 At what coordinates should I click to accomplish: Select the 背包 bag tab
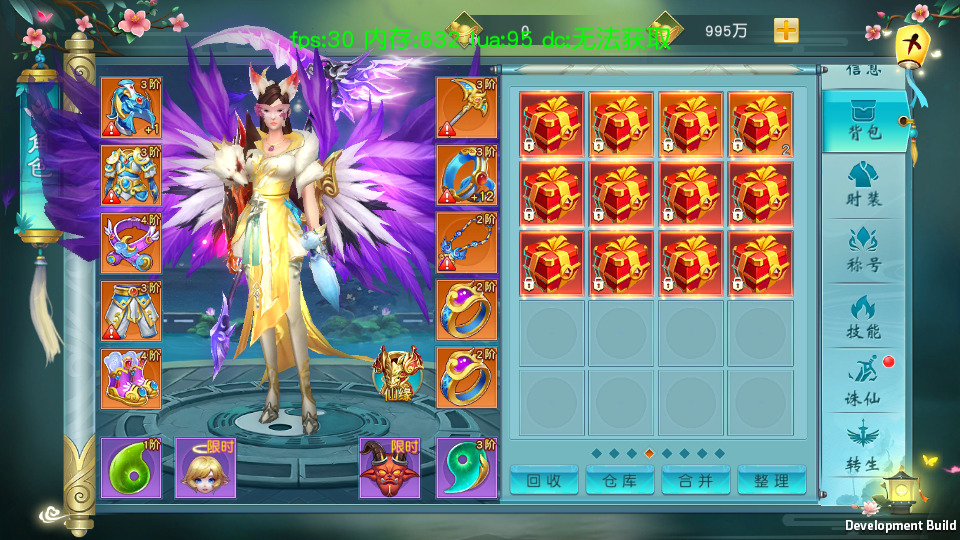(x=863, y=122)
